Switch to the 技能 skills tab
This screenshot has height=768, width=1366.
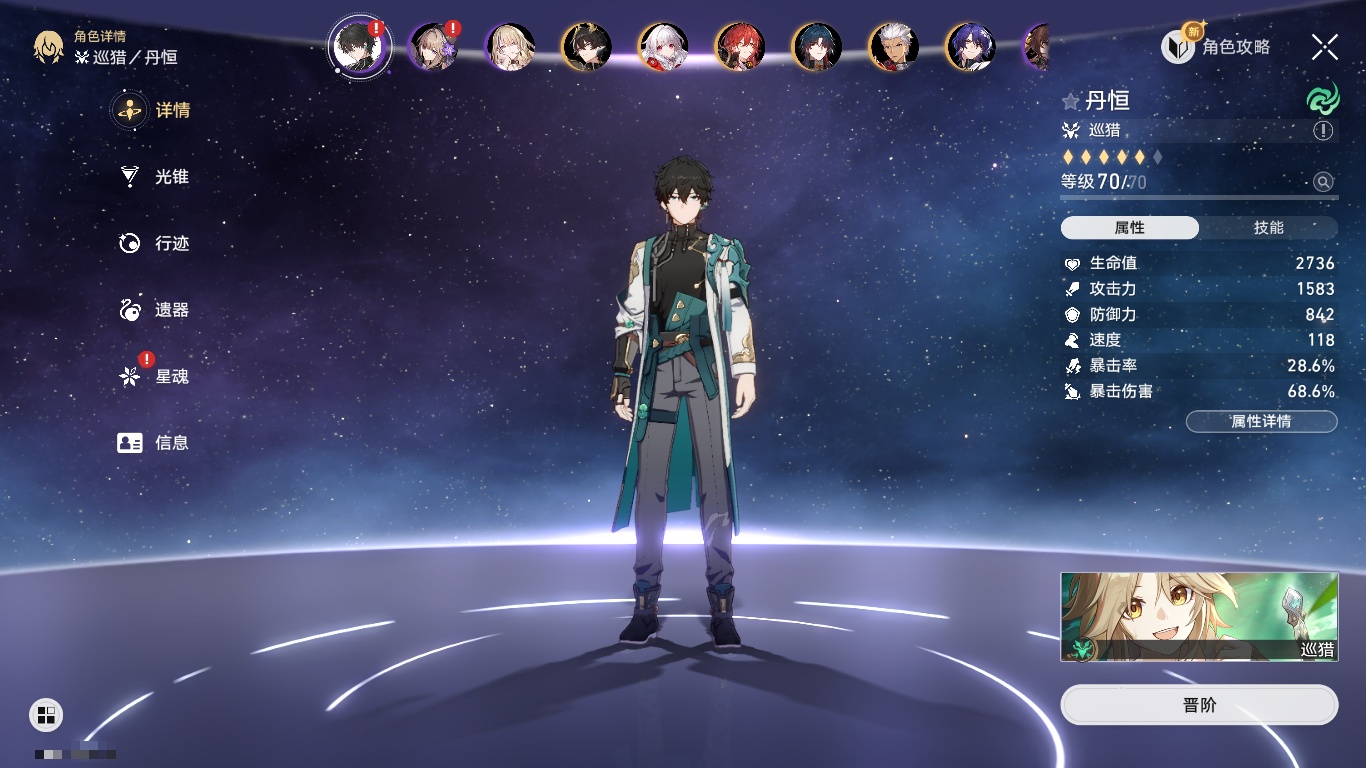coord(1268,228)
